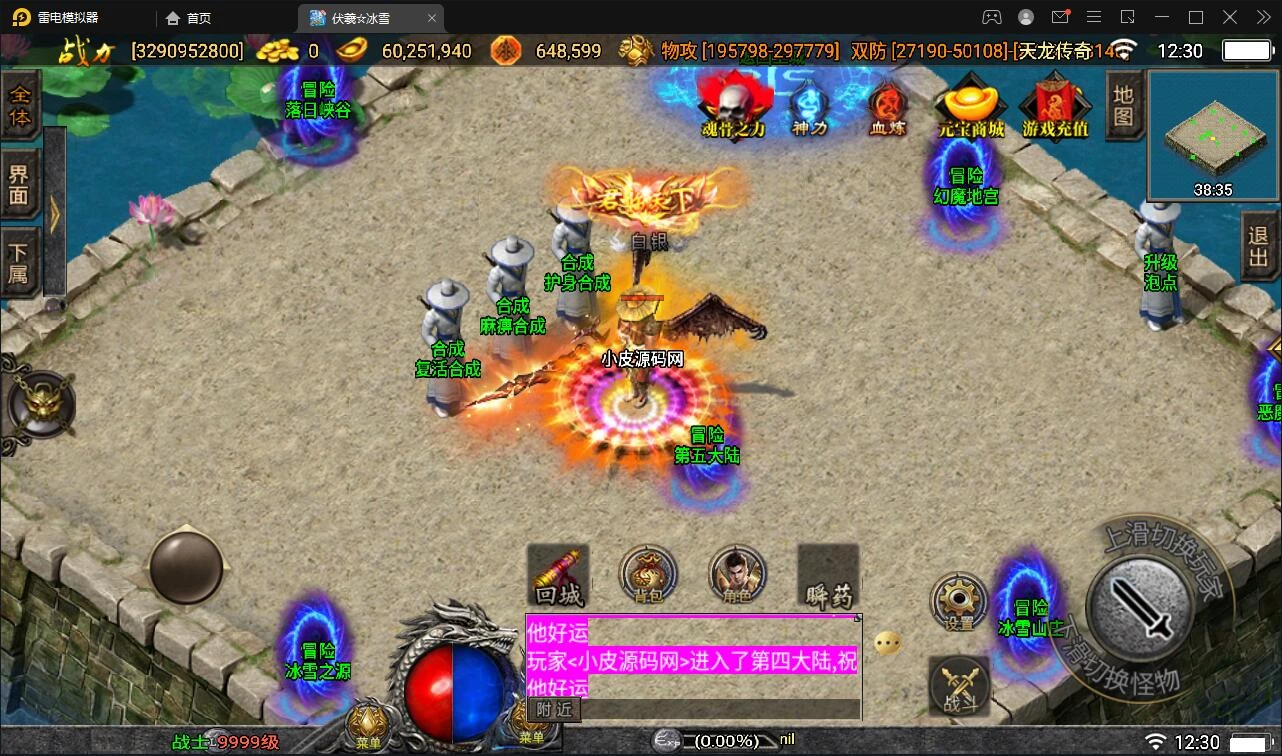
Task: Open the 游戏充值 recharge icon
Action: tap(1055, 104)
